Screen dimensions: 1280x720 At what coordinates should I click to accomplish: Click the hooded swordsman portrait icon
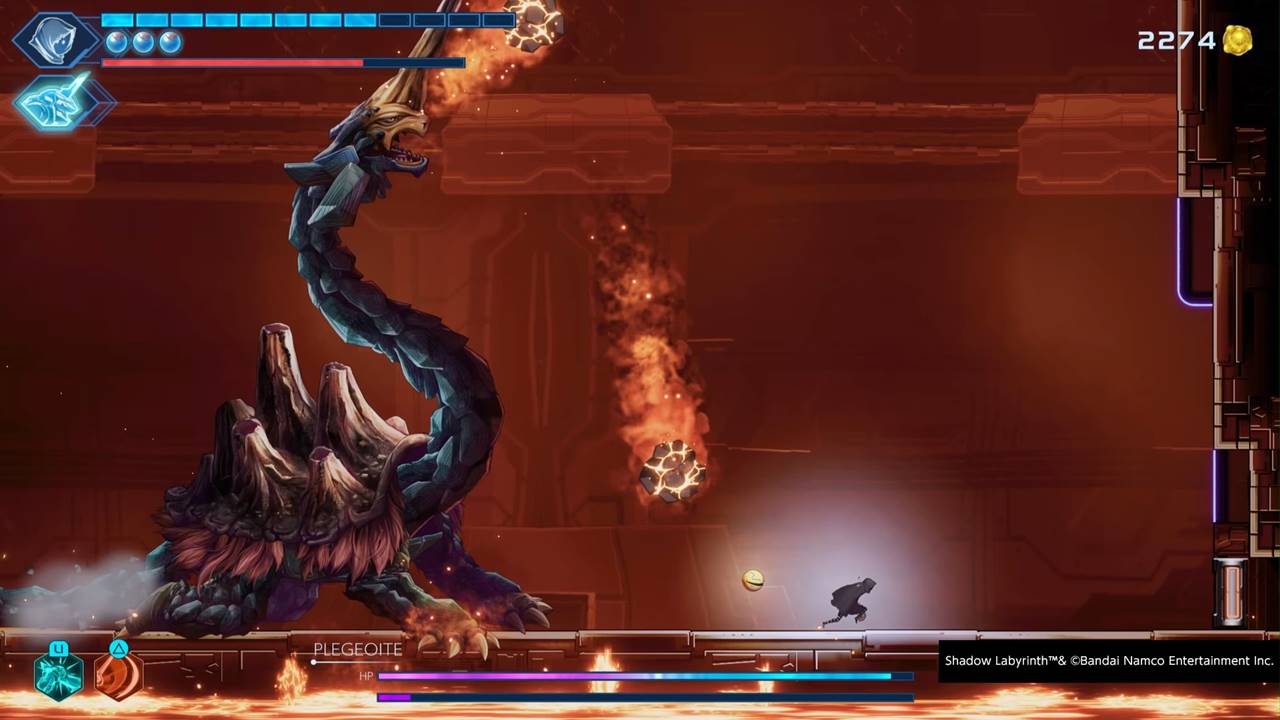(54, 40)
